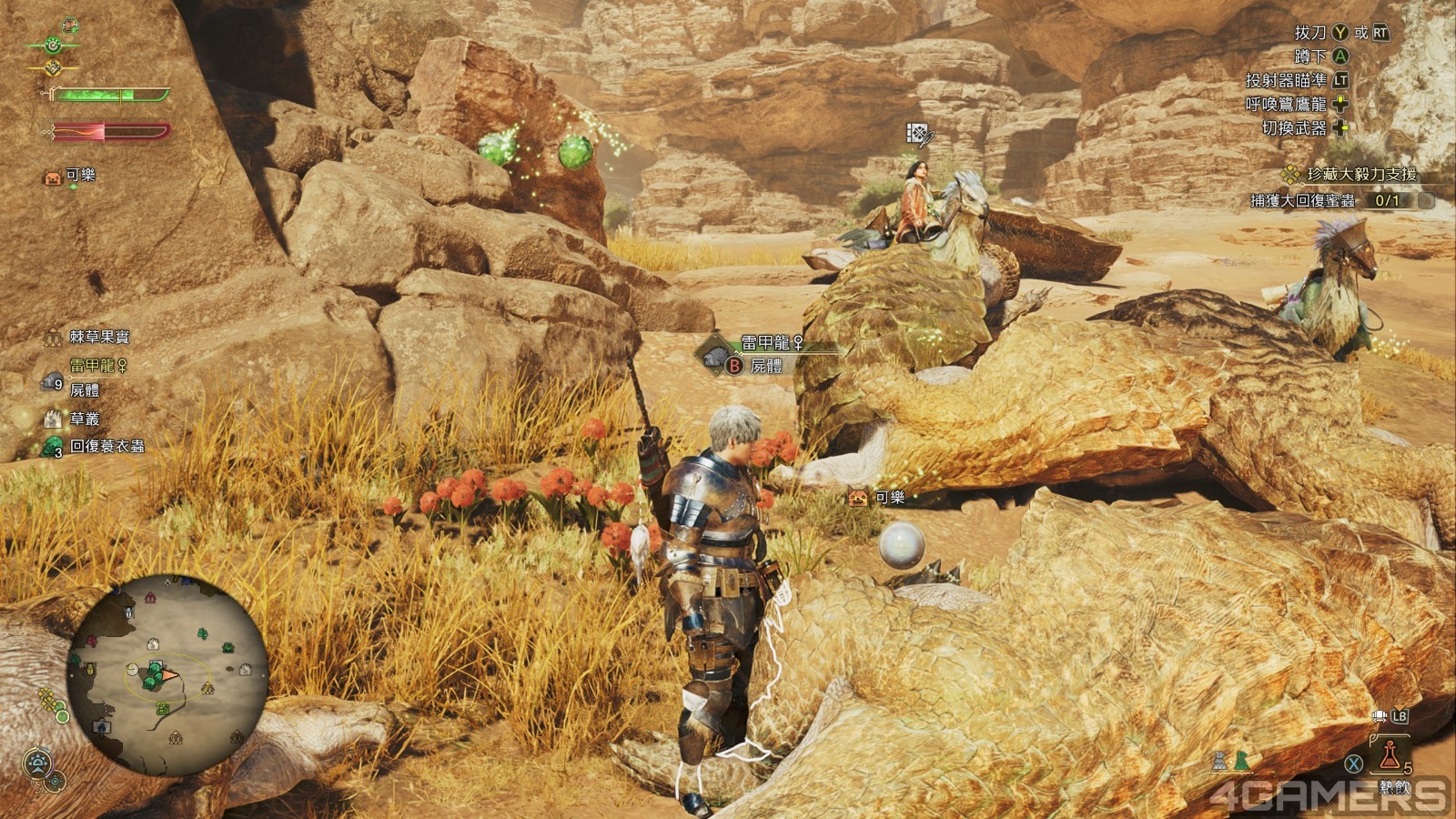Select 棘草果實 in the nearby list
1456x819 pixels.
point(99,337)
